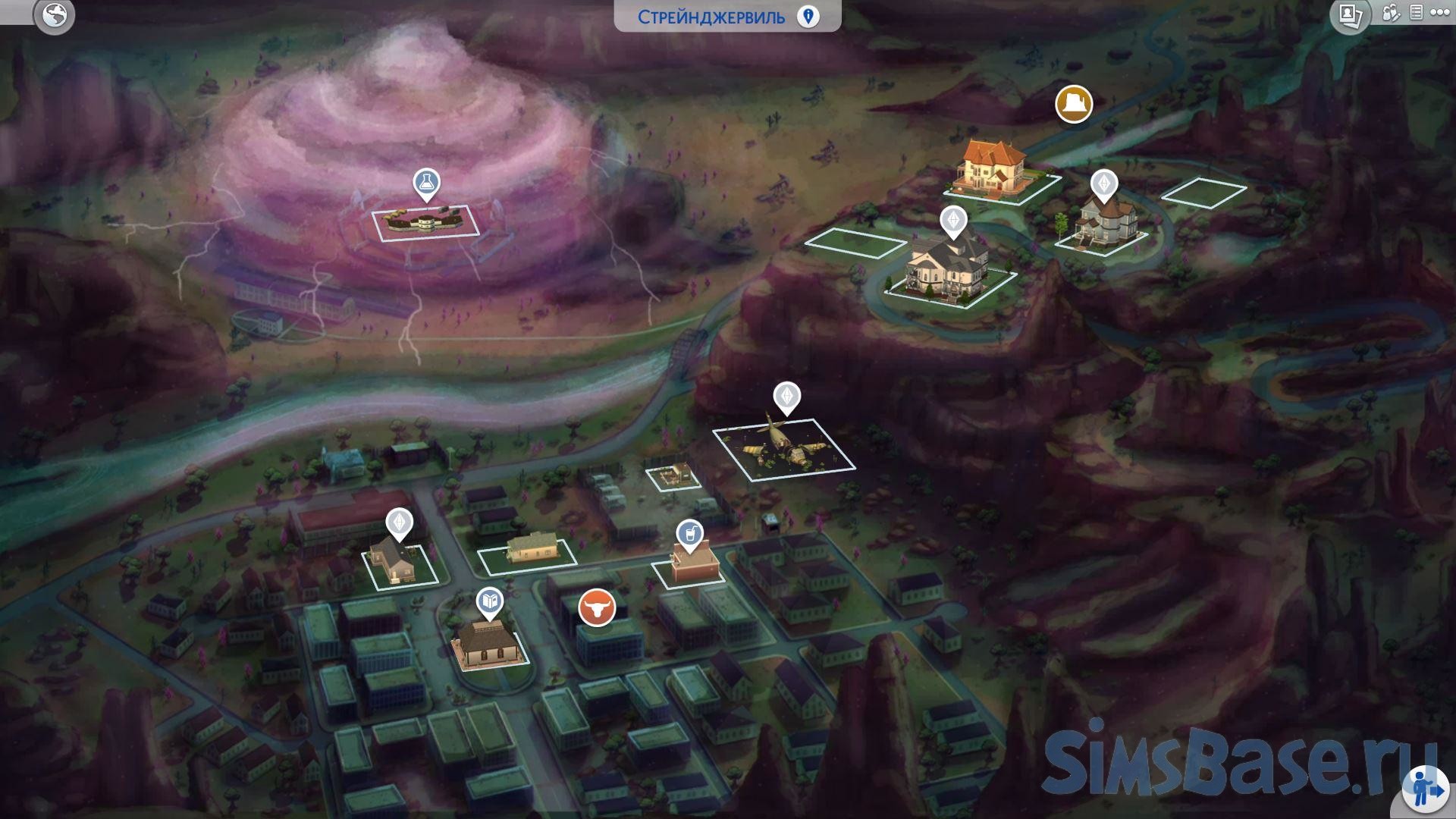Select the crashed plane lot
The height and width of the screenshot is (819, 1456).
[784, 449]
